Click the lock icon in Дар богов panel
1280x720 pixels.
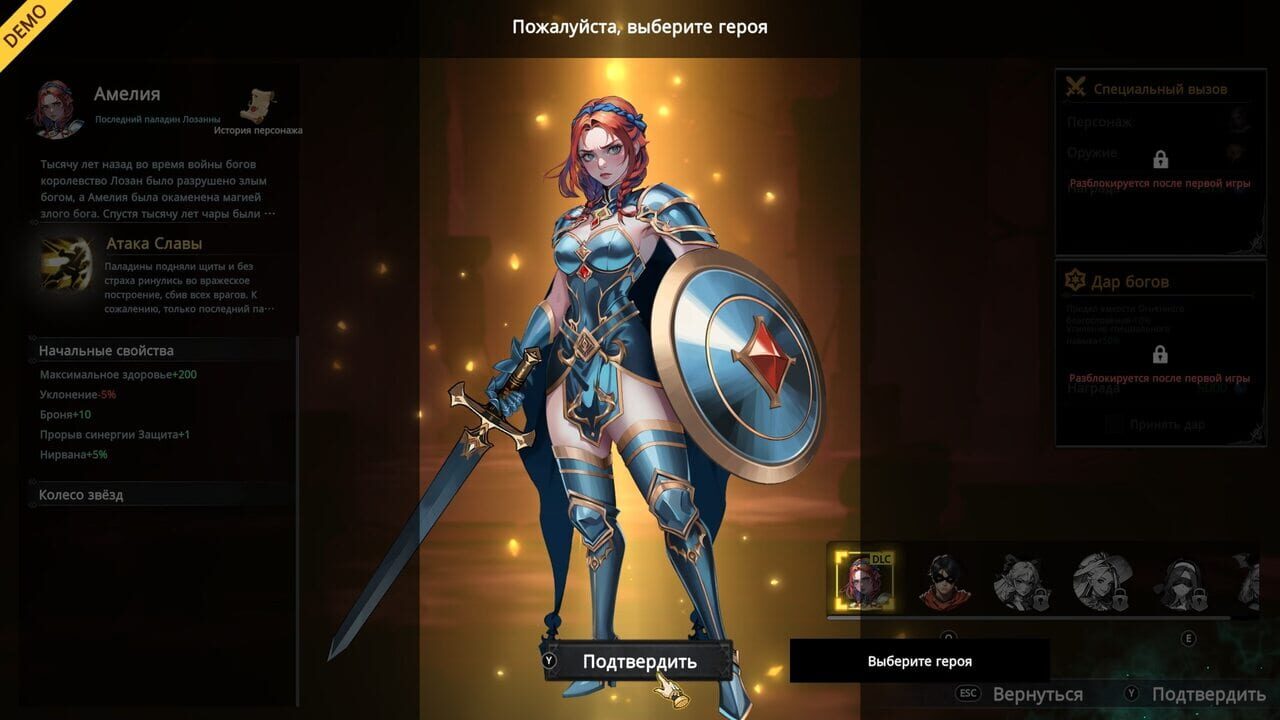(x=1160, y=354)
